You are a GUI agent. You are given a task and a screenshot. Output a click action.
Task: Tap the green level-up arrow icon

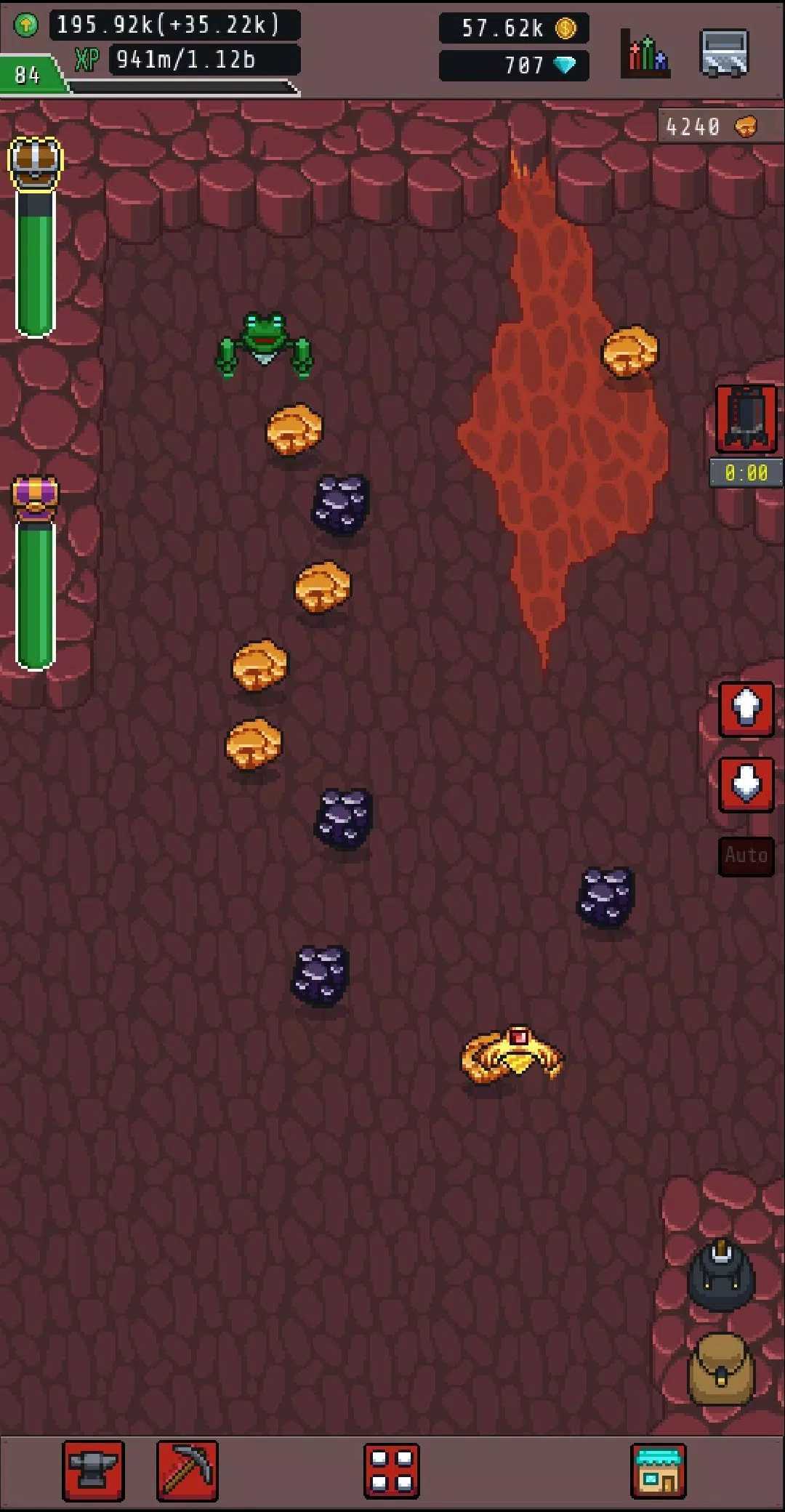tap(26, 25)
